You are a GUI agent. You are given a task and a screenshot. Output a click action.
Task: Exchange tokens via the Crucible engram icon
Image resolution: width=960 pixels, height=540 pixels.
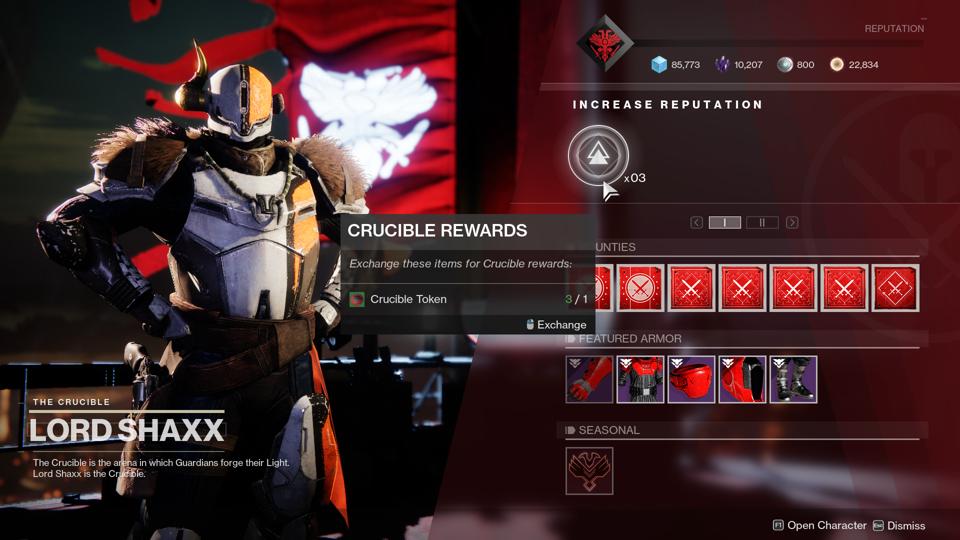click(598, 155)
